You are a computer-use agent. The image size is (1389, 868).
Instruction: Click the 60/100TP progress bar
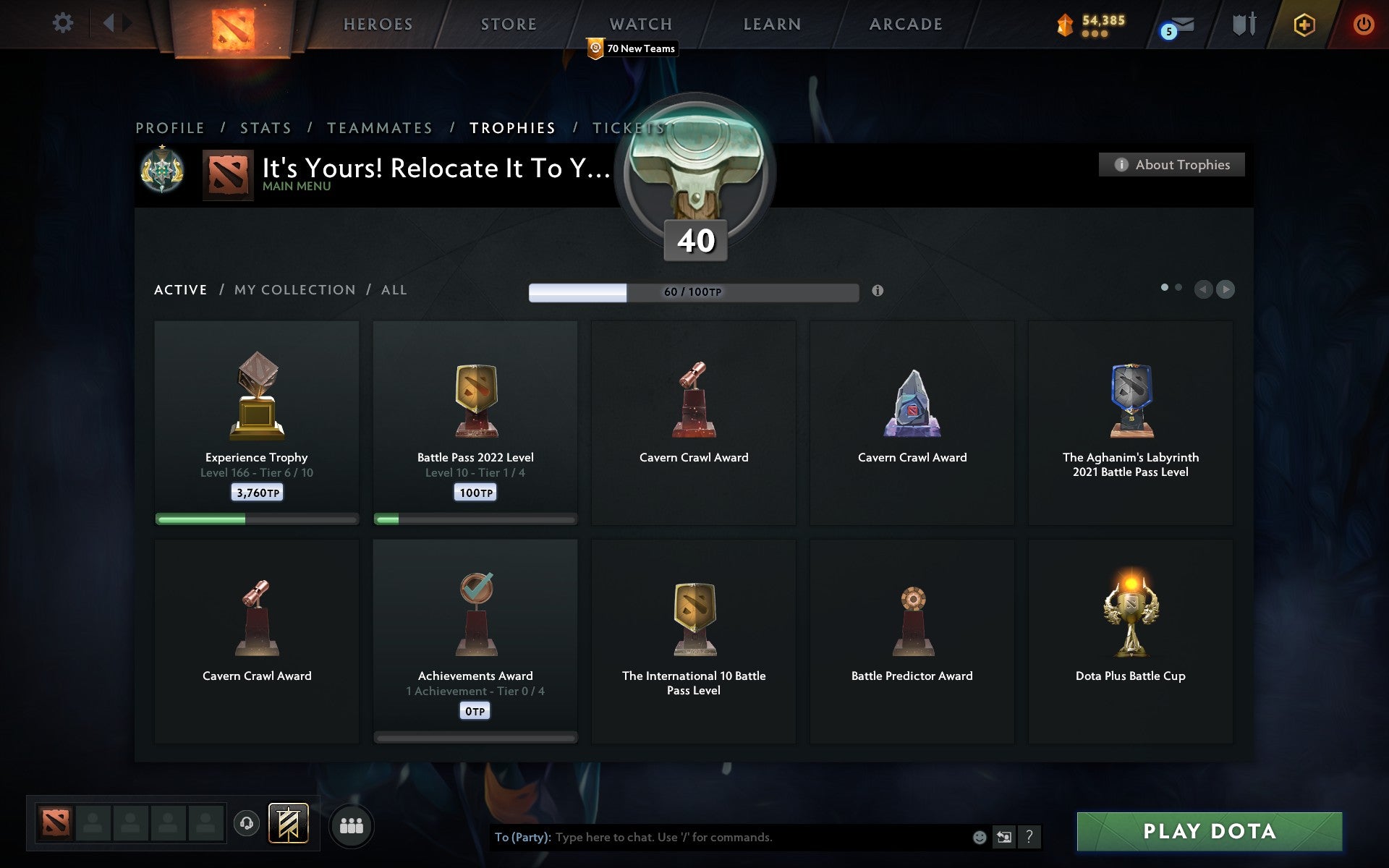pyautogui.click(x=693, y=292)
